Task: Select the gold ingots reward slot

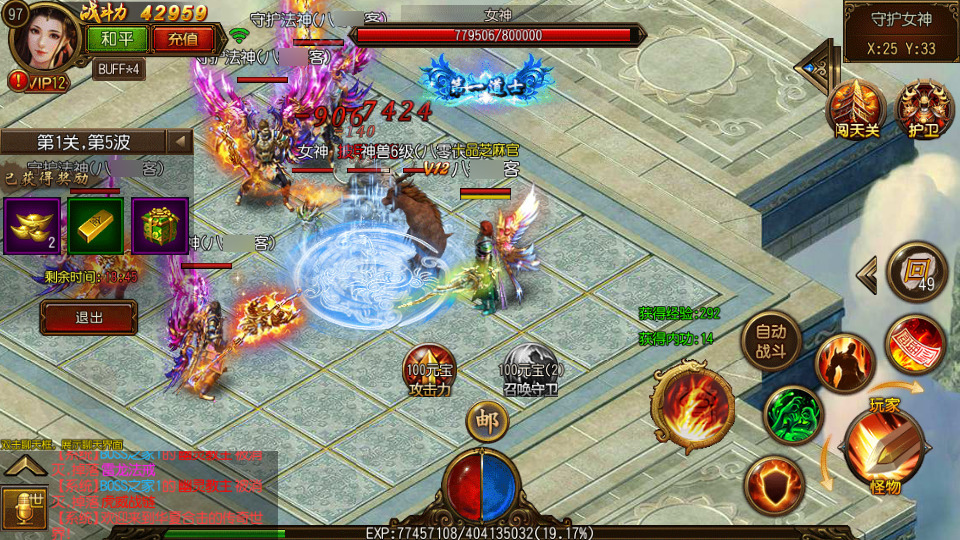Action: (x=32, y=225)
